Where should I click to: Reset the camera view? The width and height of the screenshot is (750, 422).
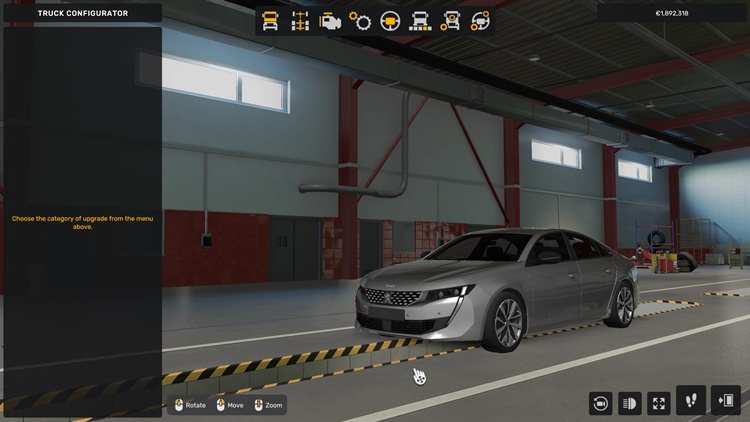click(x=600, y=403)
